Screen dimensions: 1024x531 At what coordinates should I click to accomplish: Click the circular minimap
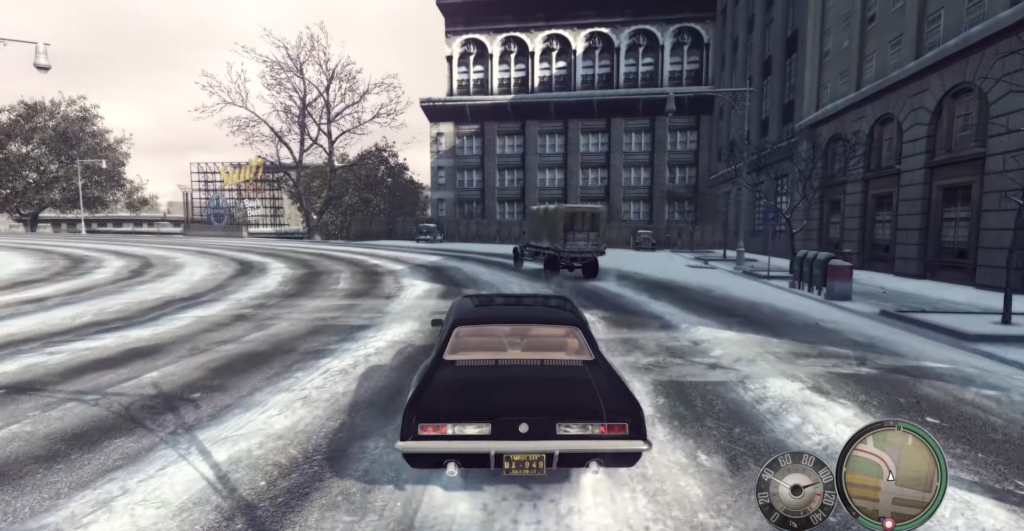890,475
